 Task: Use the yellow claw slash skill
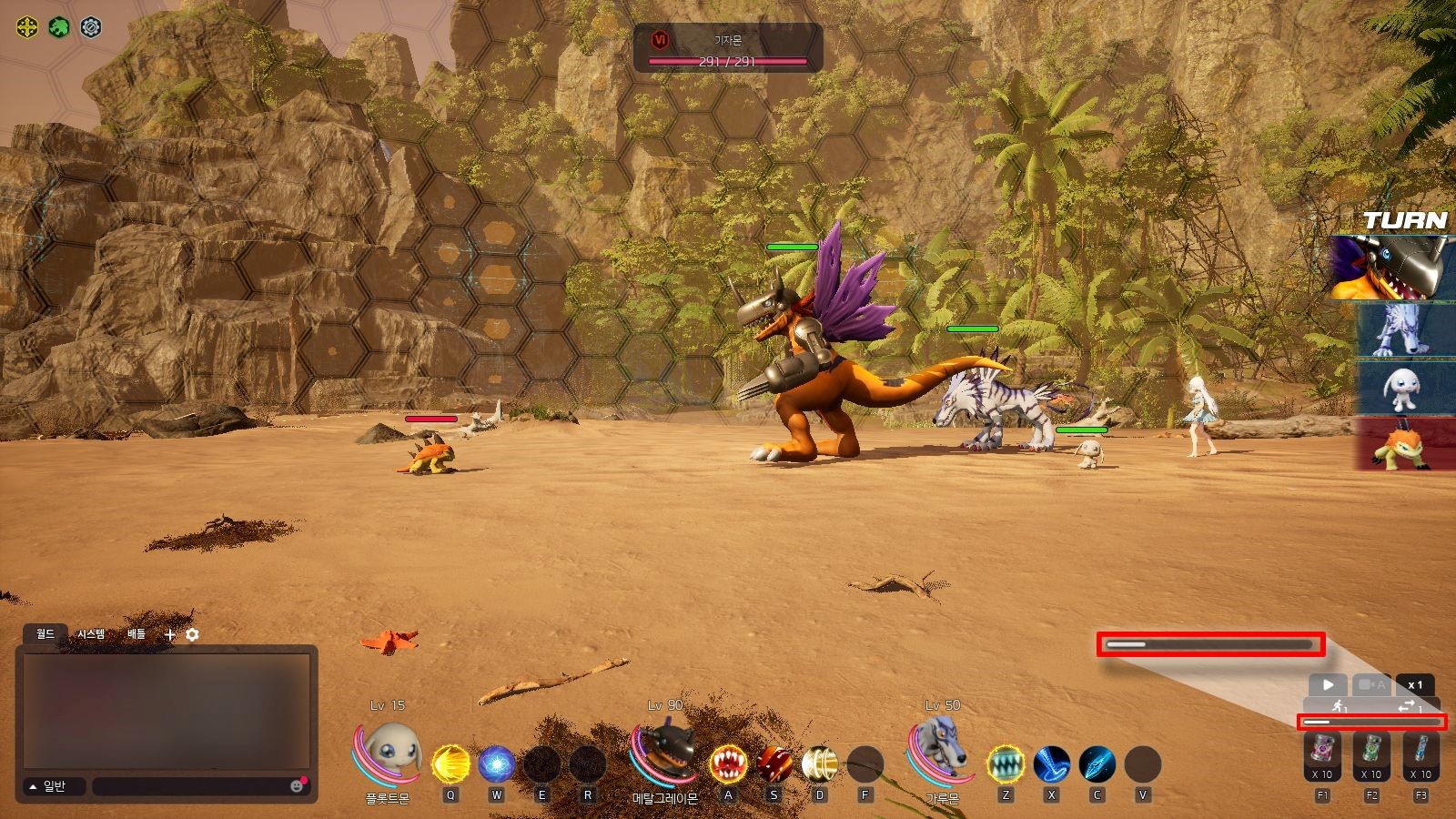point(450,764)
